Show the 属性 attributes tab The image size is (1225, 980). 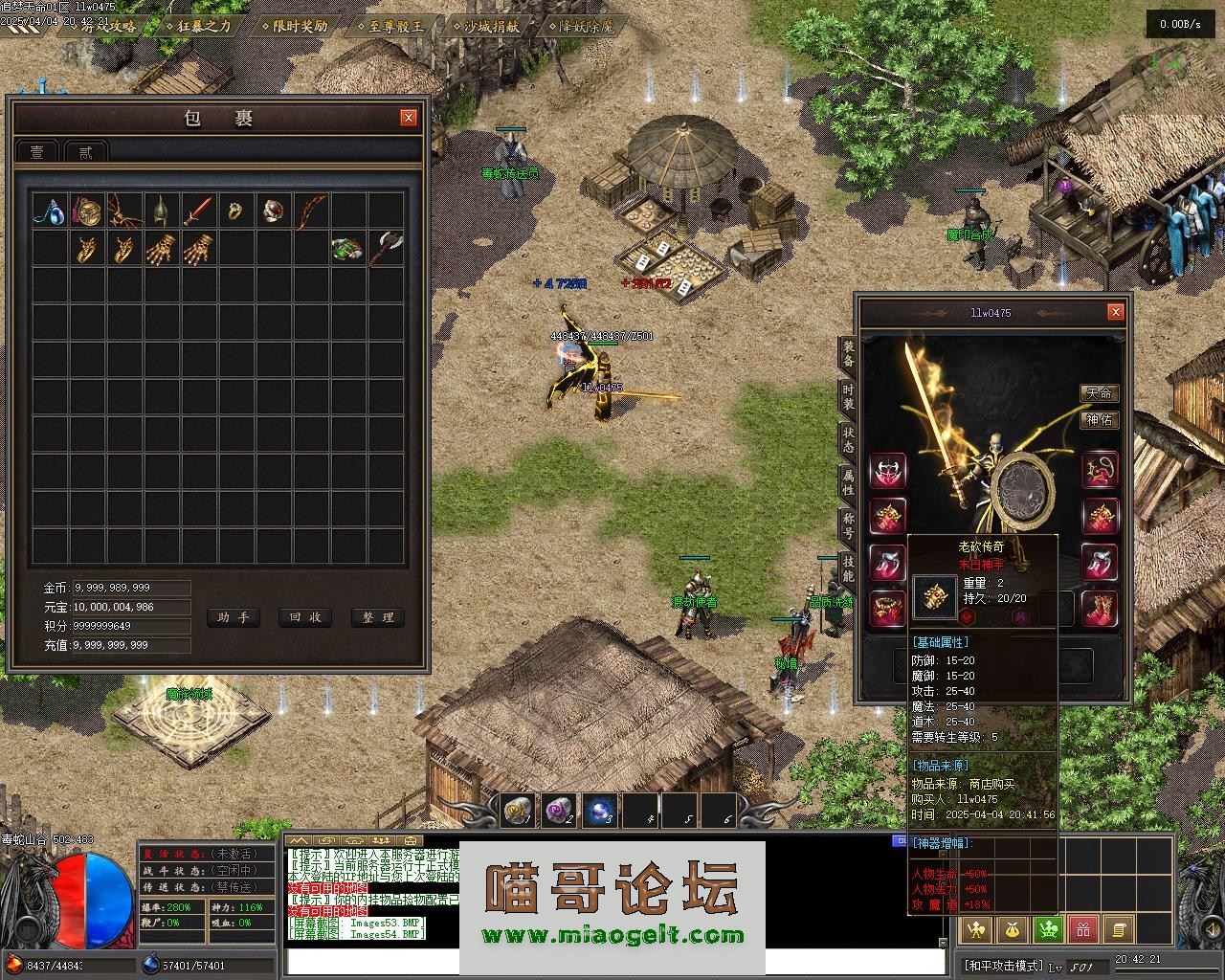[848, 481]
